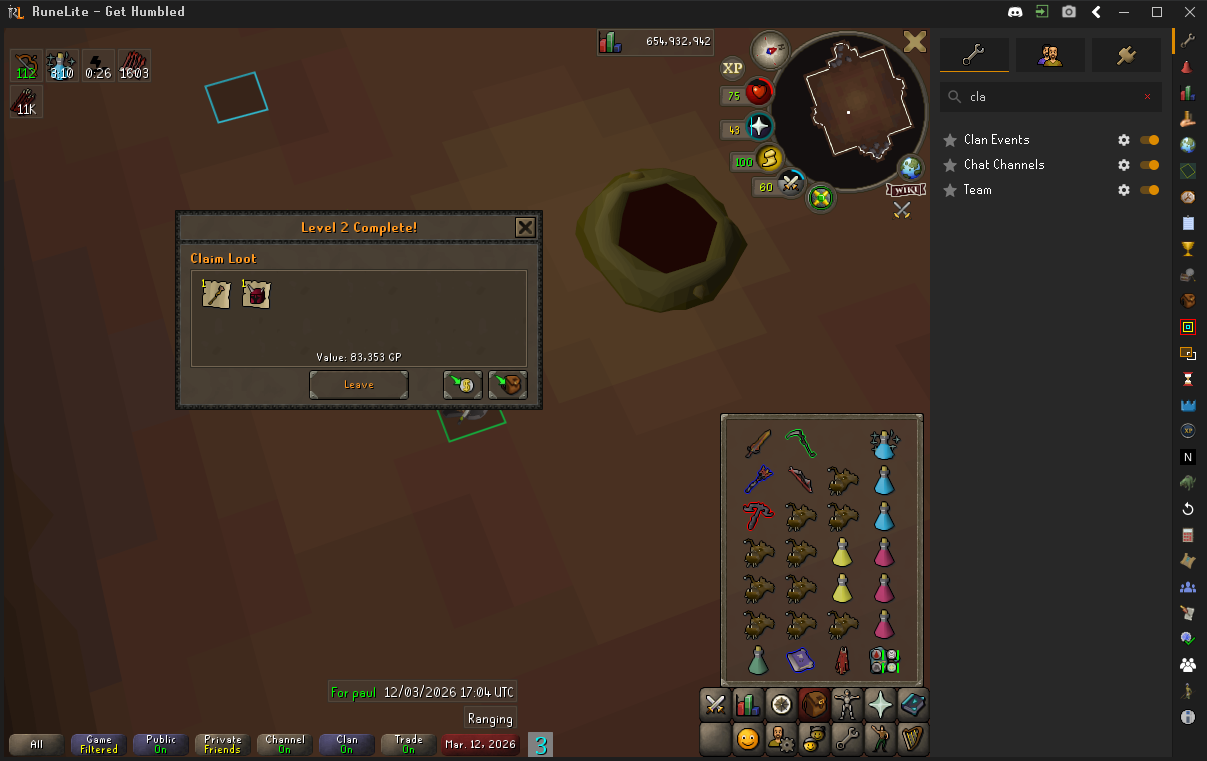Open Chat Channels plugin gear settings
1207x761 pixels.
[x=1123, y=165]
